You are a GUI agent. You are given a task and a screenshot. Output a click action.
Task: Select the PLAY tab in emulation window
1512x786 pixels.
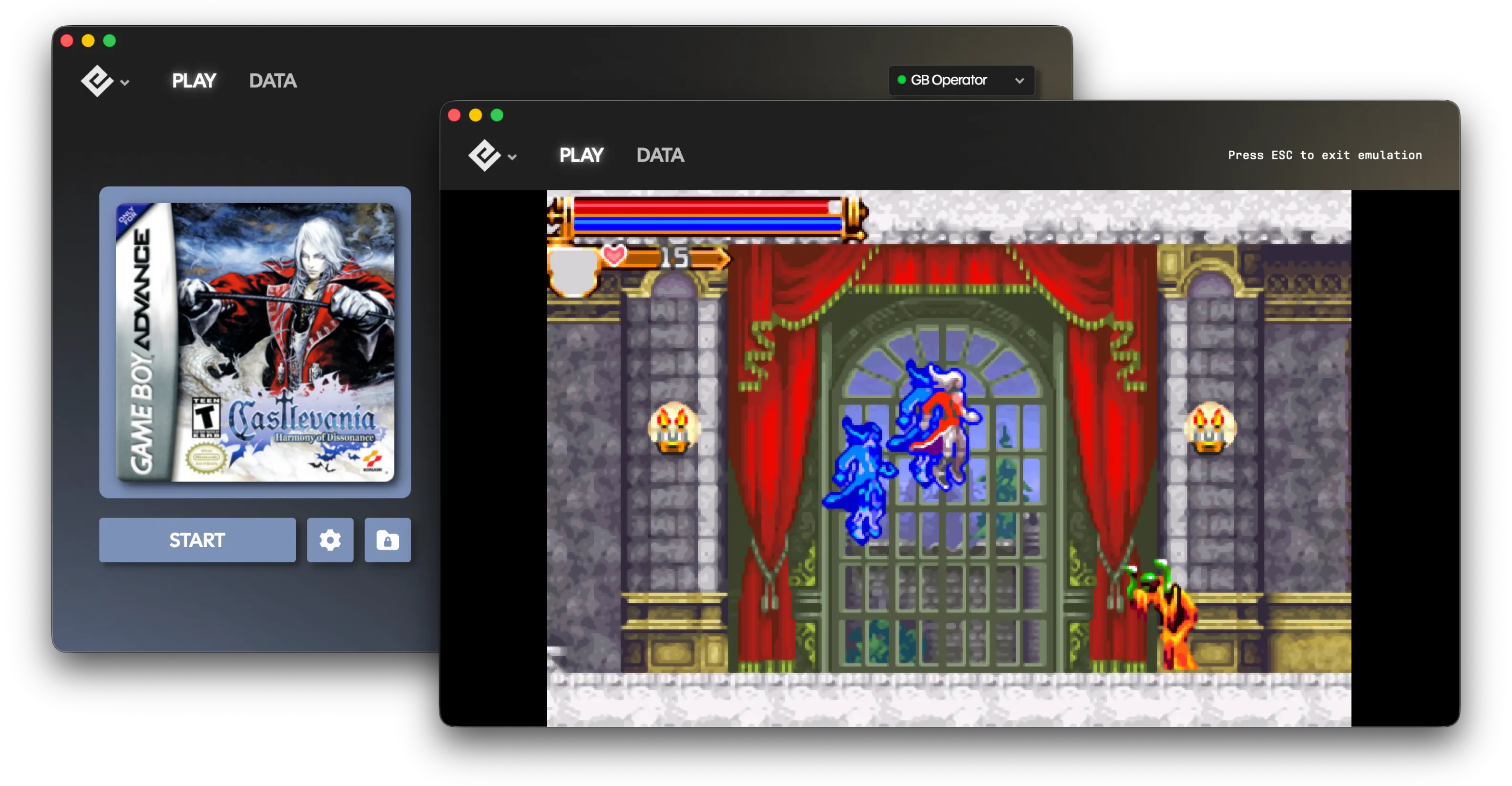(581, 155)
